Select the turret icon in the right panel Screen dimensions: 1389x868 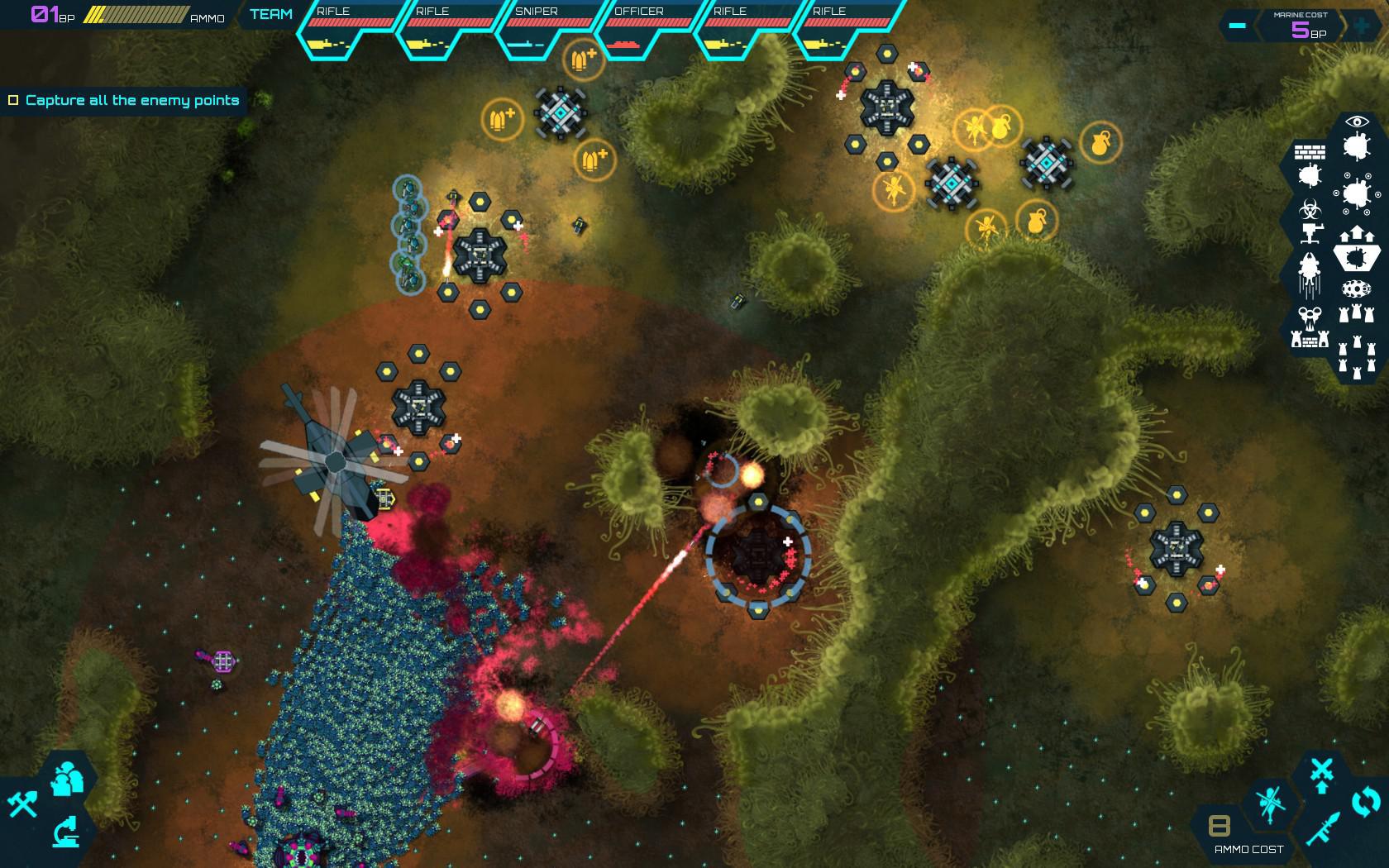pos(1309,232)
